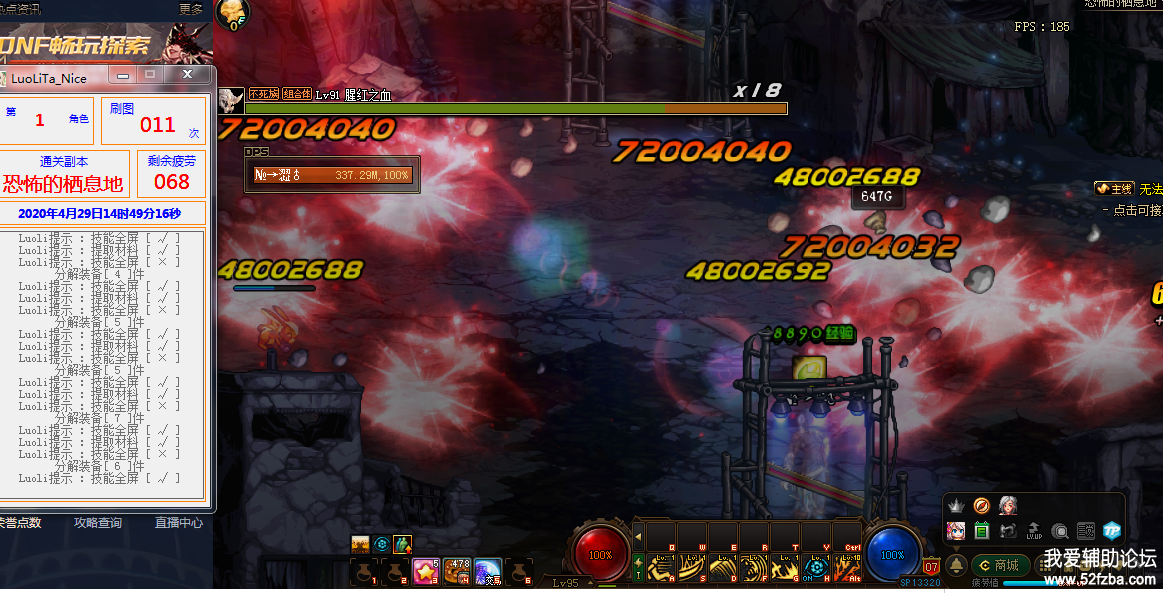This screenshot has height=593, width=1163.
Task: Close the LuoLiTa_Nice window
Action: (188, 75)
